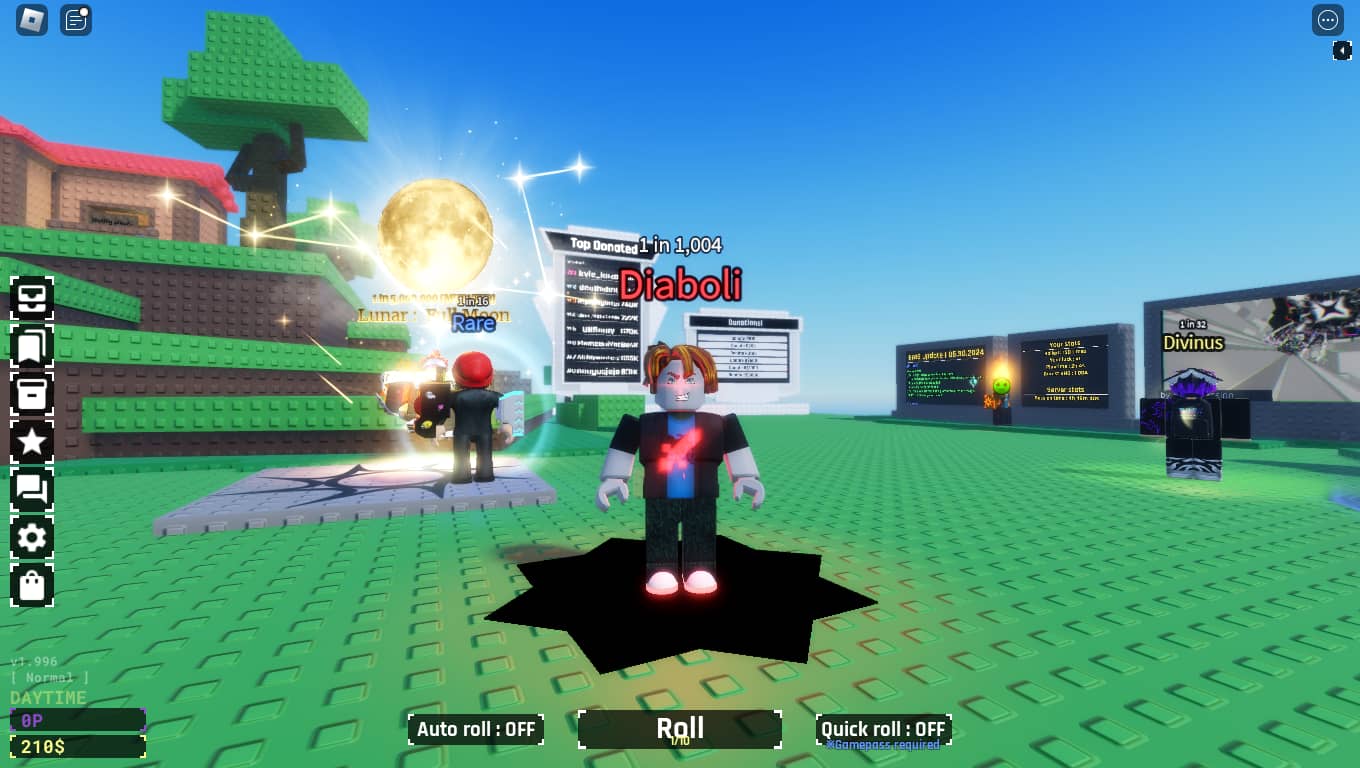Select the star icon in left sidebar
Viewport: 1360px width, 768px height.
[x=32, y=442]
